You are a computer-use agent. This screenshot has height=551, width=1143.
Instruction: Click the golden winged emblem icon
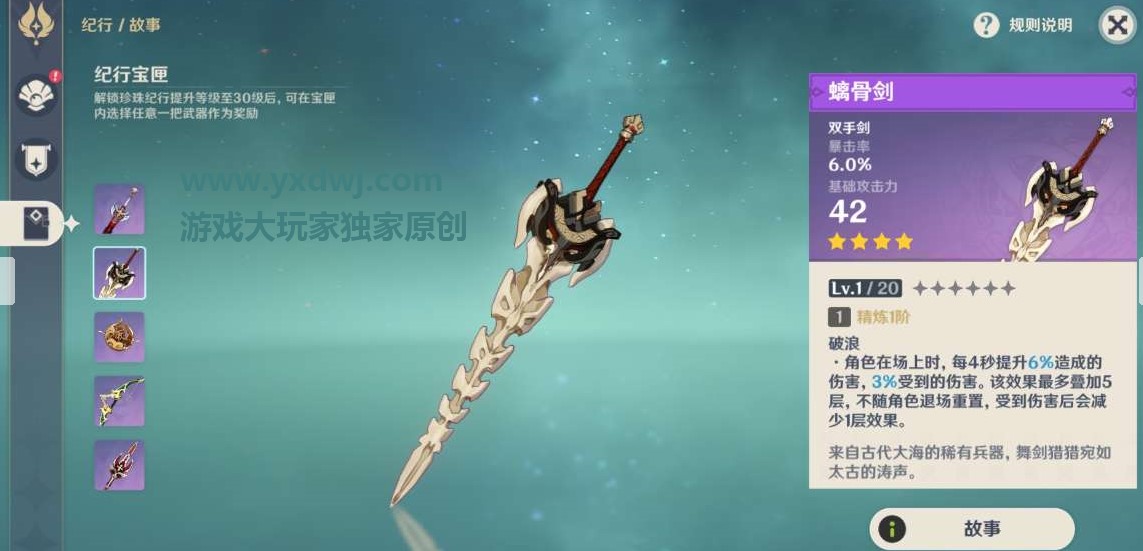point(37,24)
